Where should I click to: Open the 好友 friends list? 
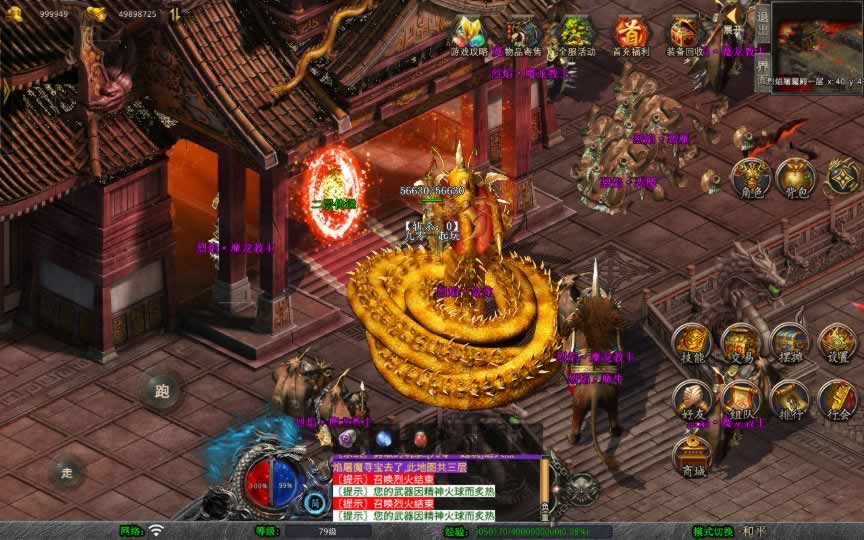tap(692, 400)
